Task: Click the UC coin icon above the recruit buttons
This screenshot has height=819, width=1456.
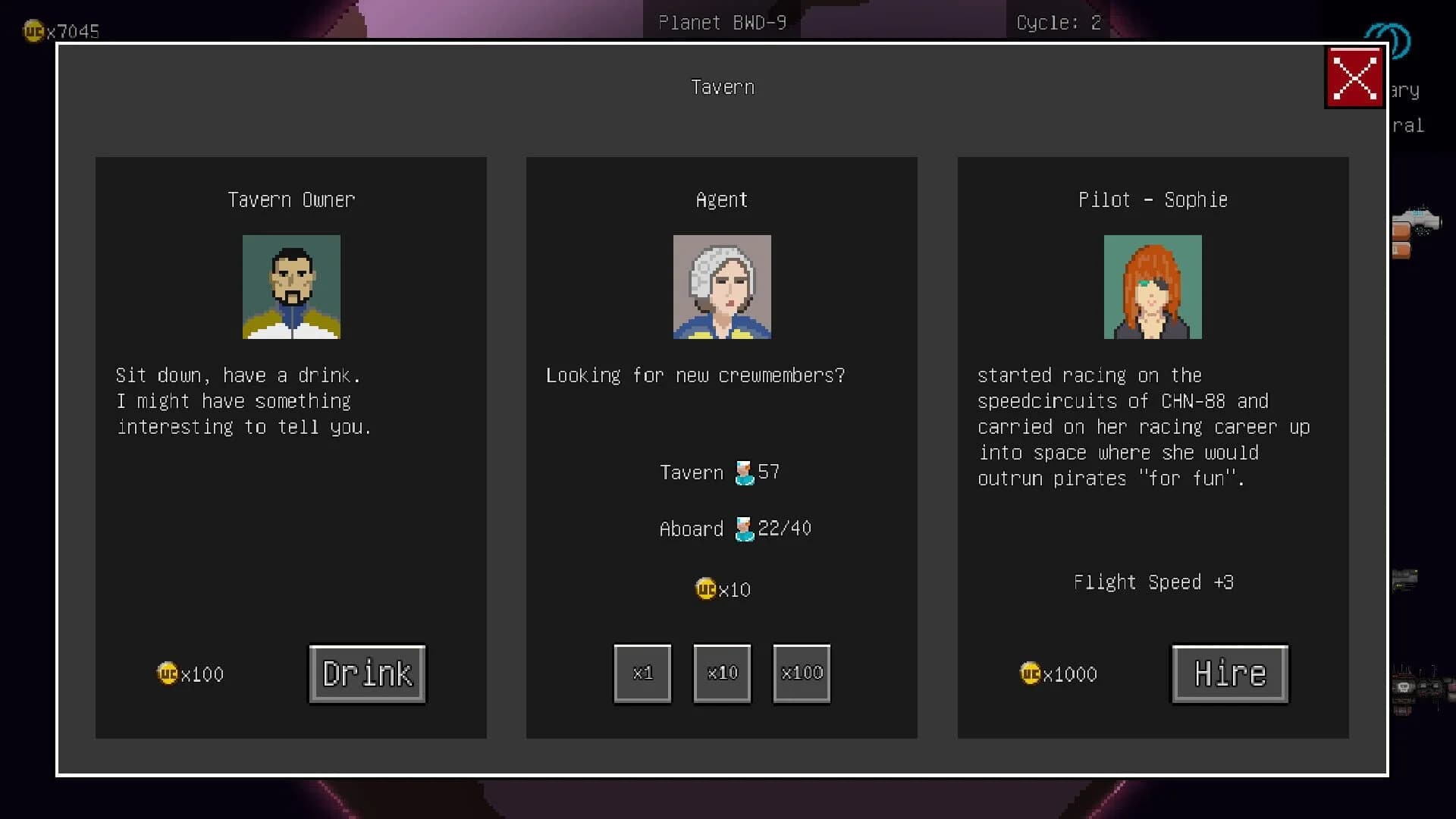Action: [x=704, y=589]
